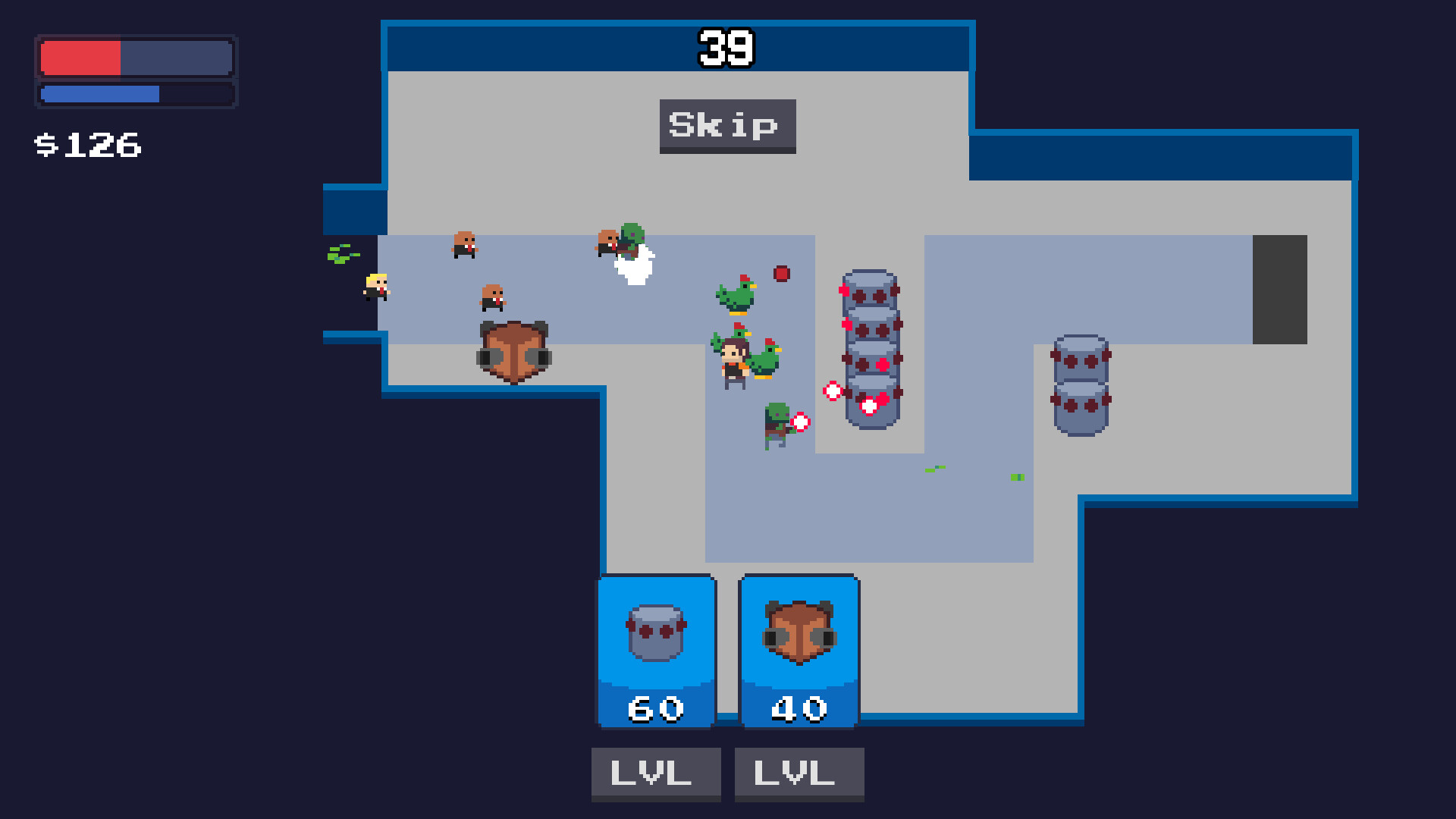The height and width of the screenshot is (819, 1456).
Task: Click the LVL button under the barrel card
Action: [655, 773]
